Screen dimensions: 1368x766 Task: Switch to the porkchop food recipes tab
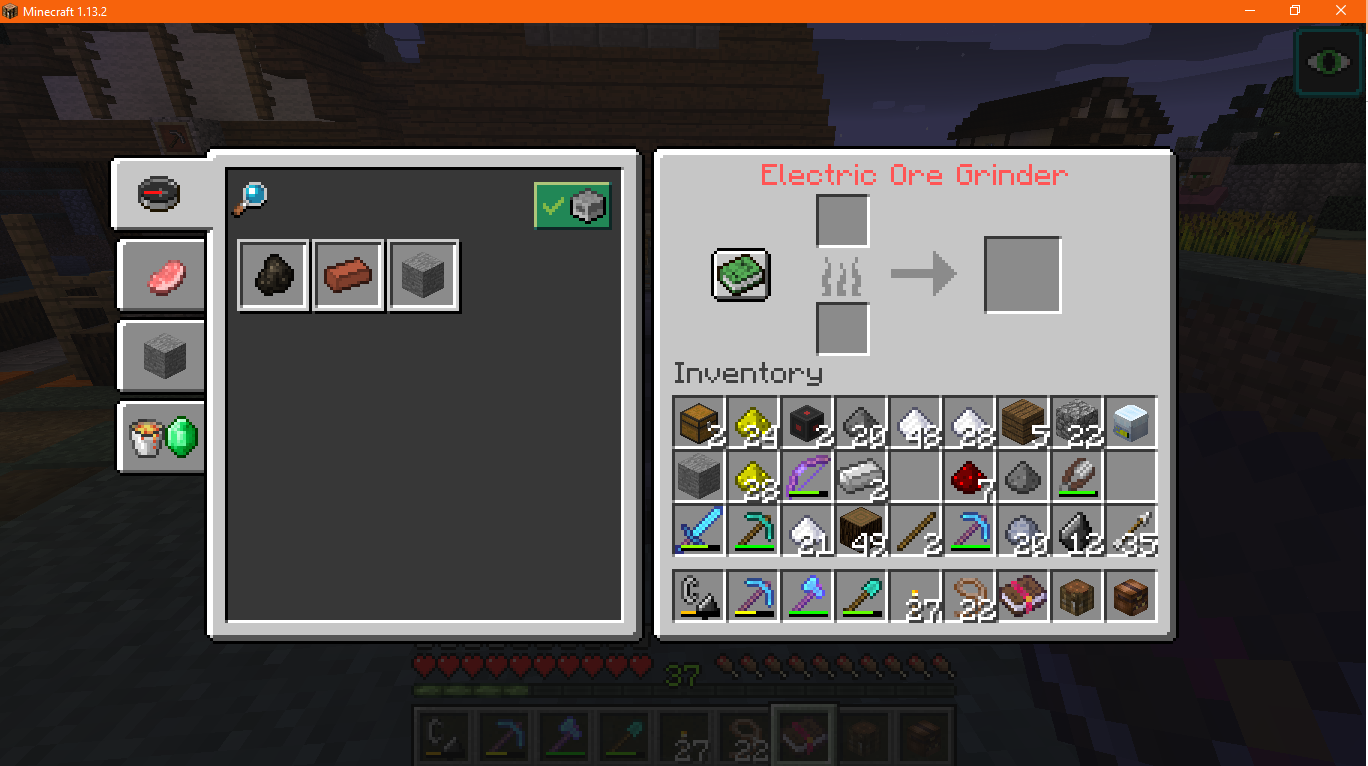(x=160, y=275)
